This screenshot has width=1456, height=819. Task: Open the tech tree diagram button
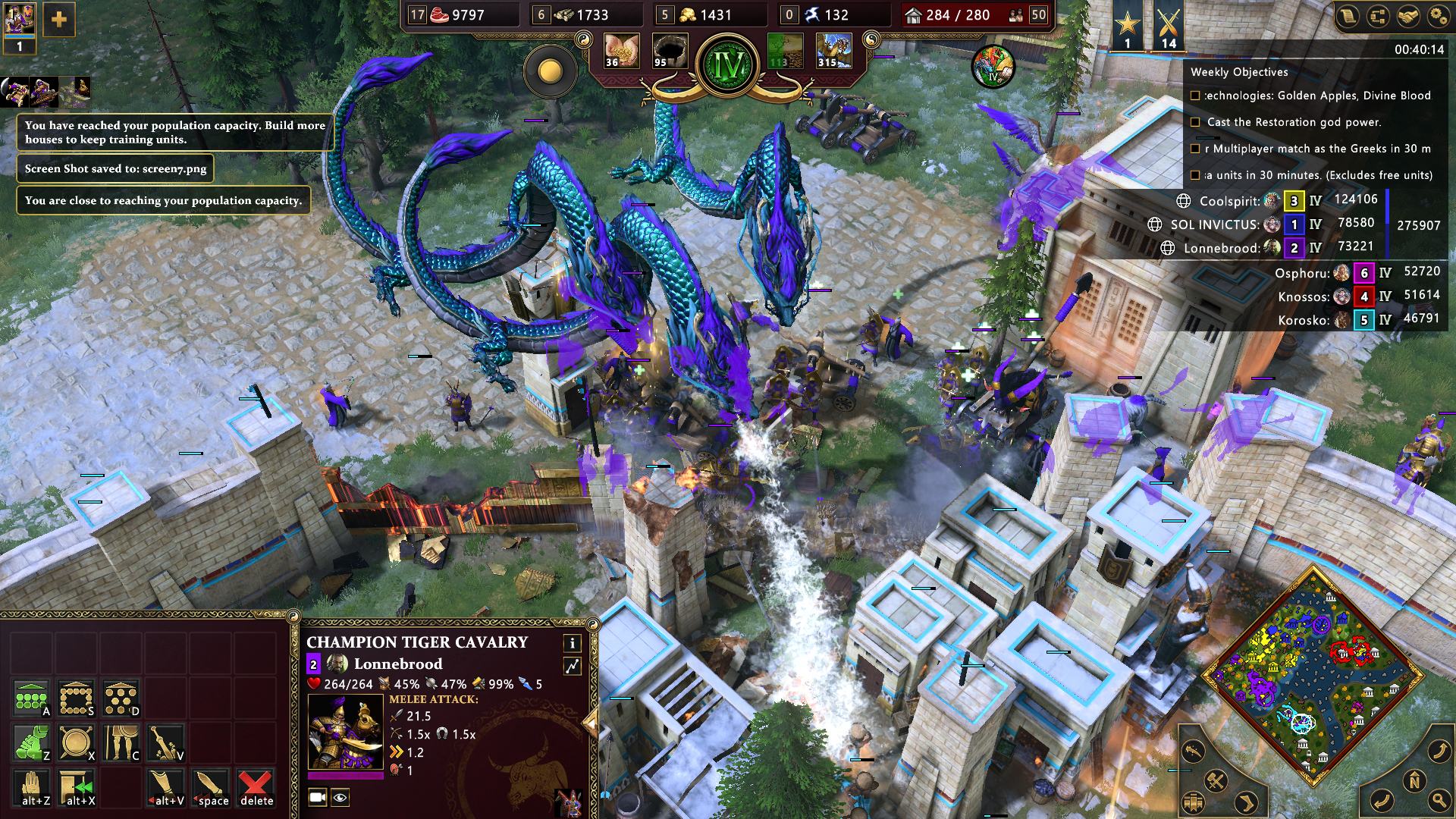tap(1377, 17)
